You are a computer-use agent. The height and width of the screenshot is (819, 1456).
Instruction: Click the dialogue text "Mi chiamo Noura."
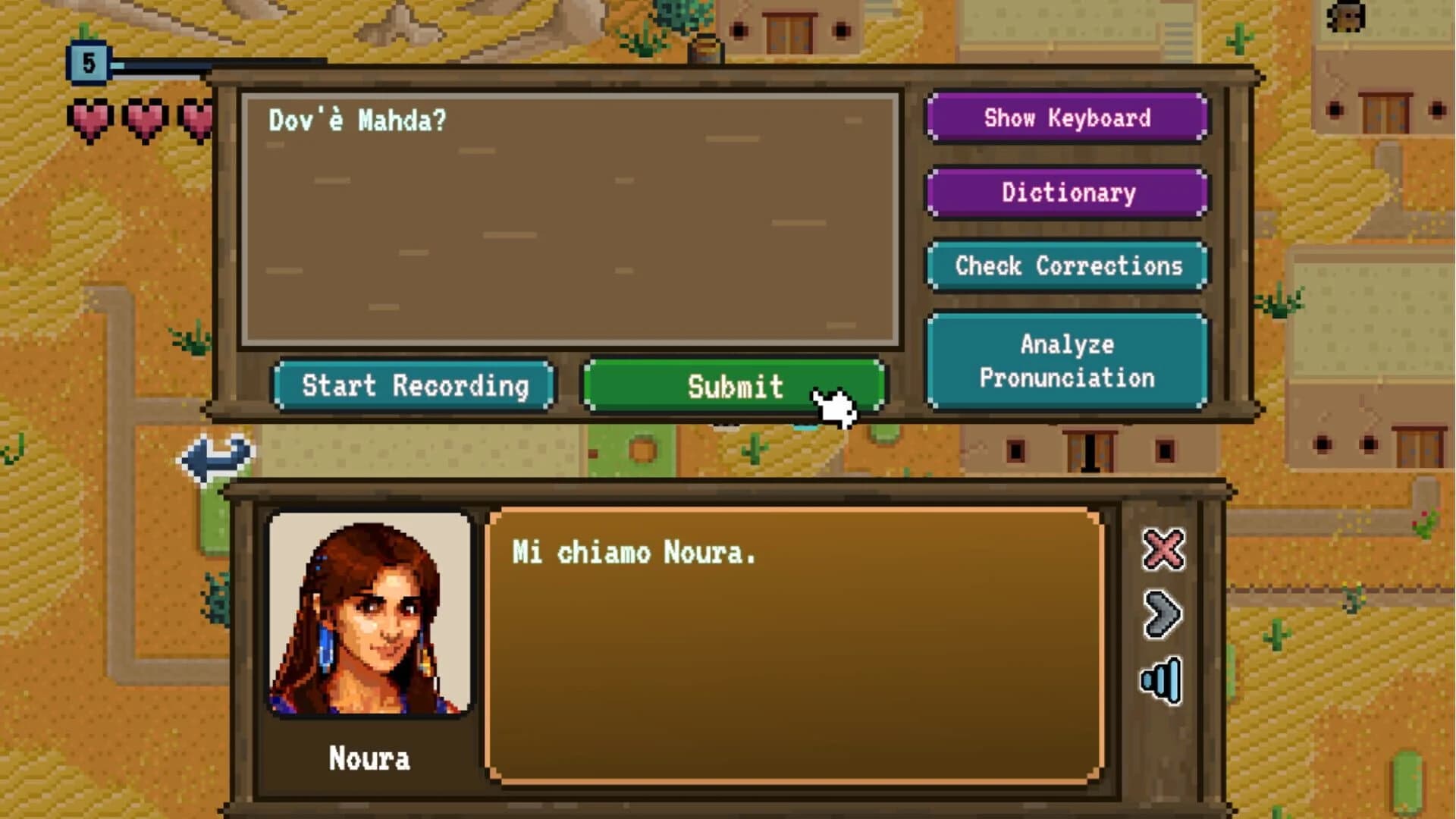coord(635,554)
